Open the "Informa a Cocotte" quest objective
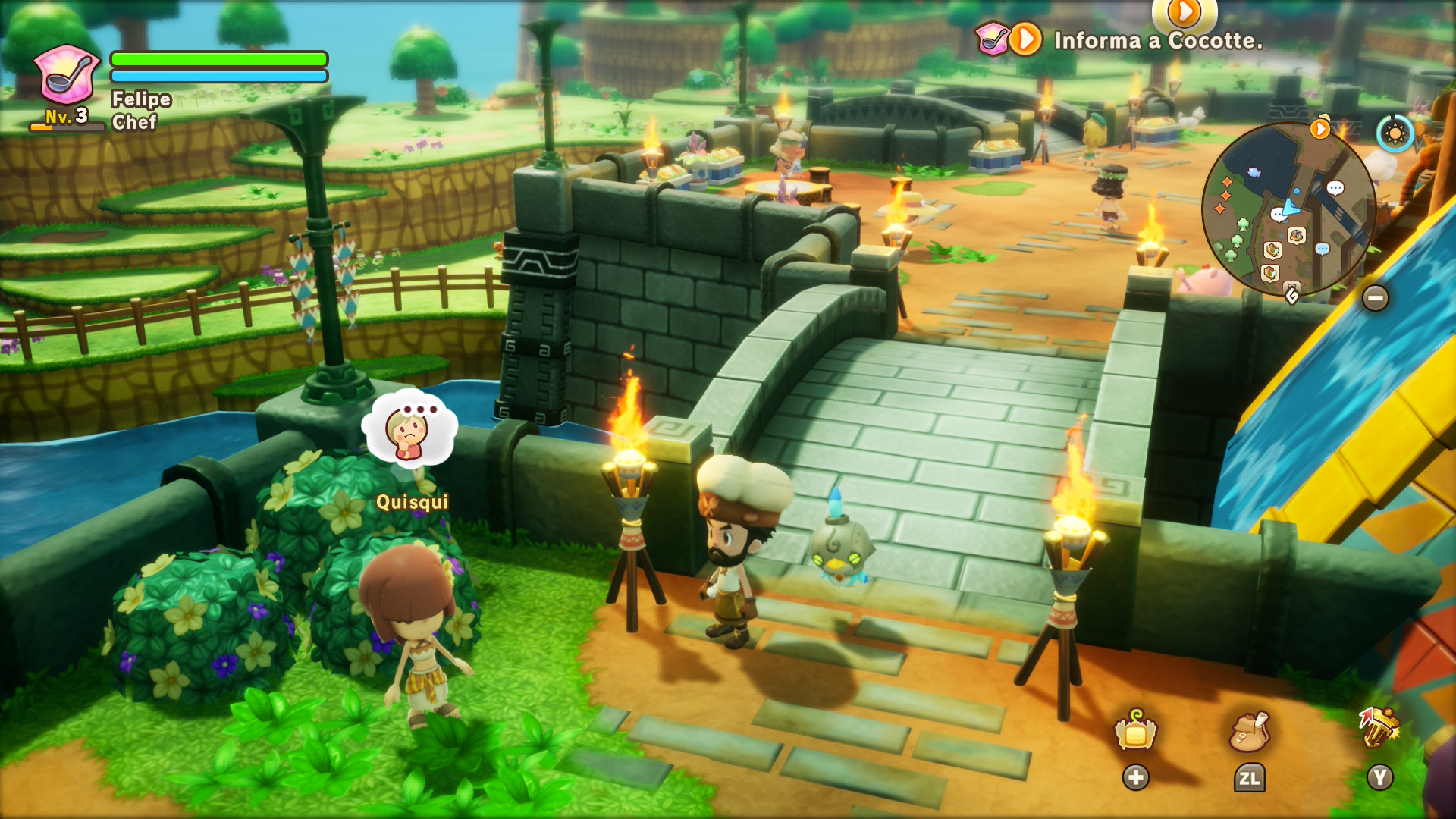1456x819 pixels. coord(1158,40)
